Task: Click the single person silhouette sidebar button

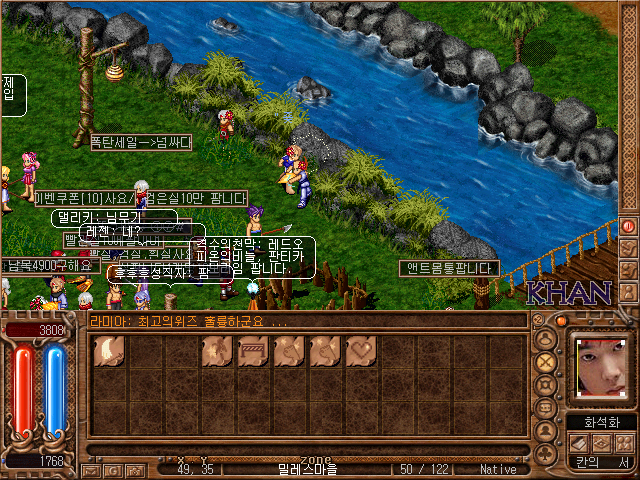Action: 545,433
